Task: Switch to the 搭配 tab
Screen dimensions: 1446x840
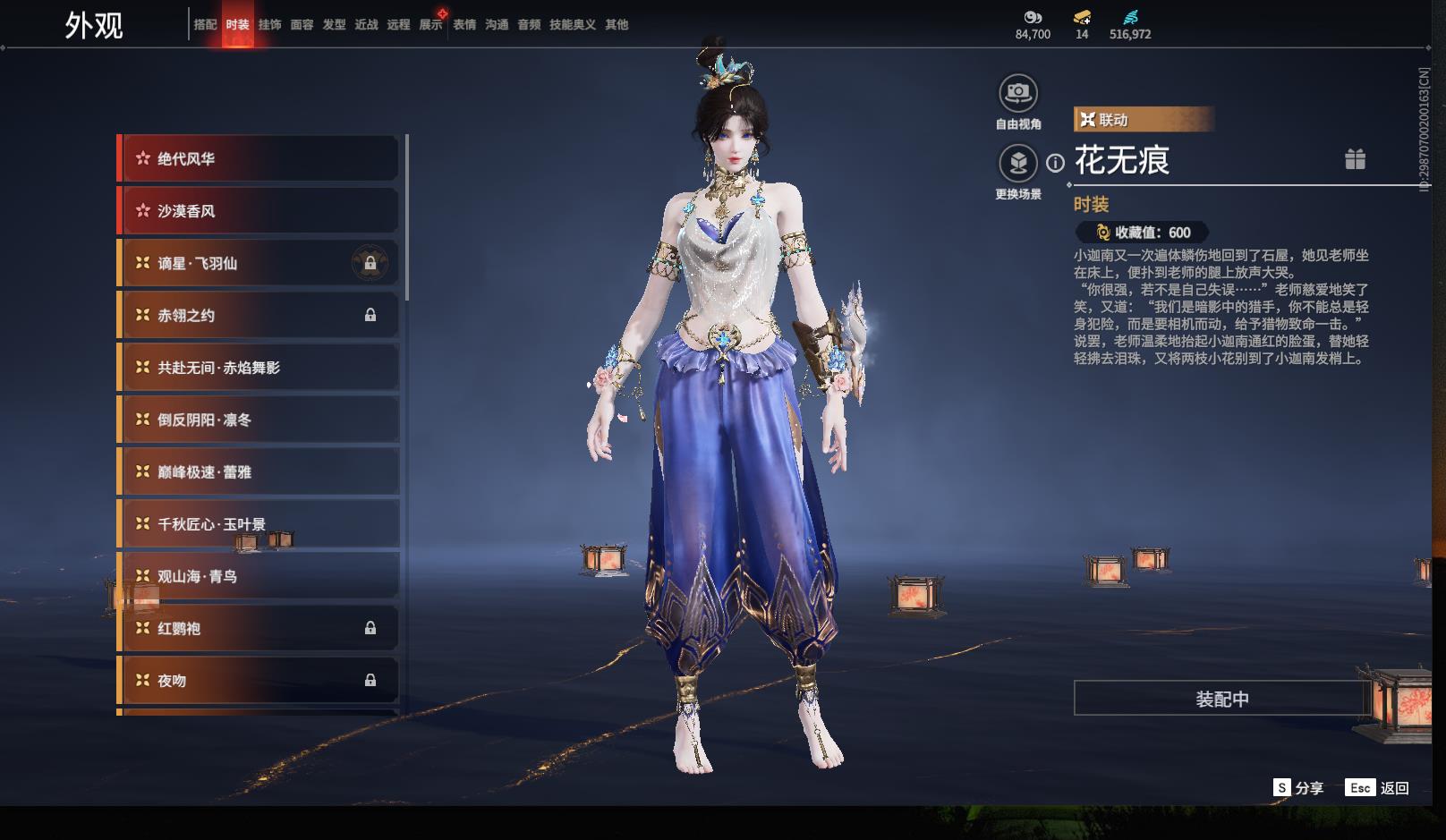Action: pos(205,25)
